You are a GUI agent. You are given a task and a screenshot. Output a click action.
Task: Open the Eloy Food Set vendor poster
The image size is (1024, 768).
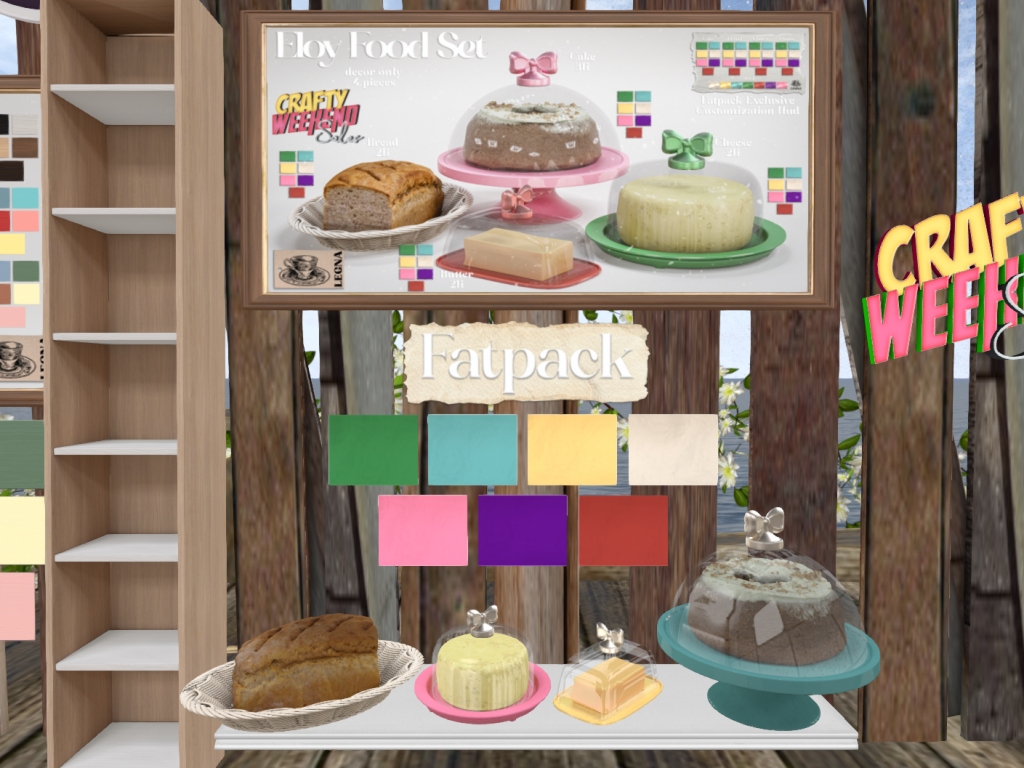point(538,159)
